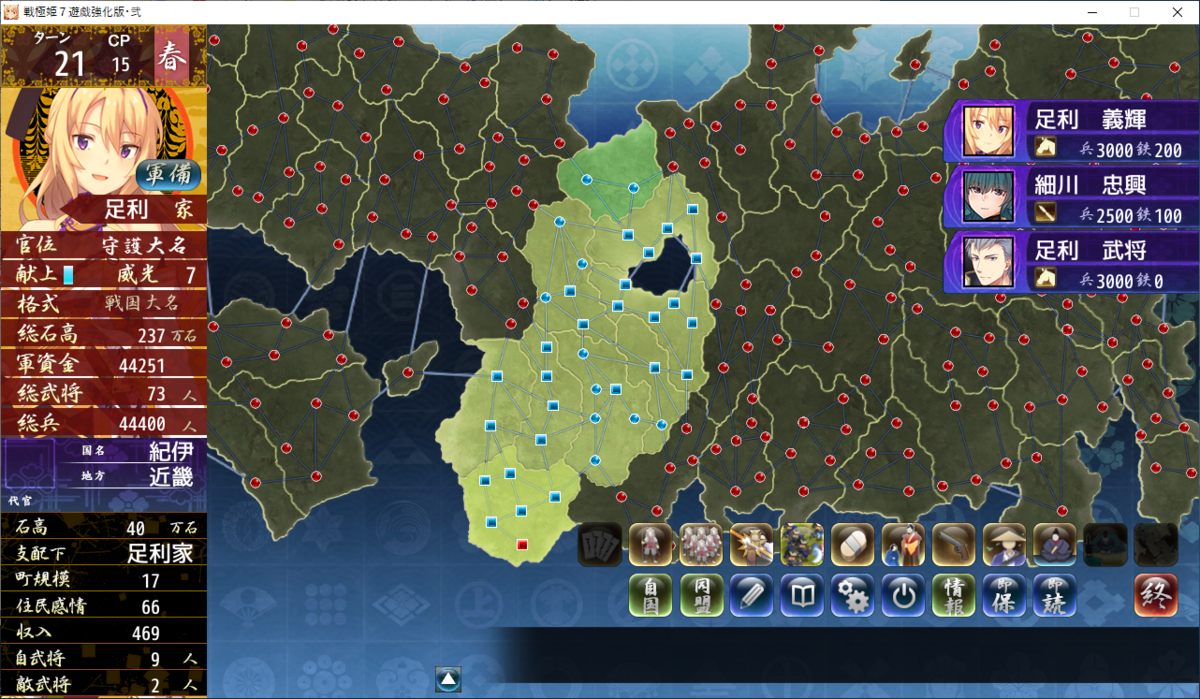The width and height of the screenshot is (1200, 699).
Task: Expand the bottom panel with the up arrow
Action: pos(448,678)
